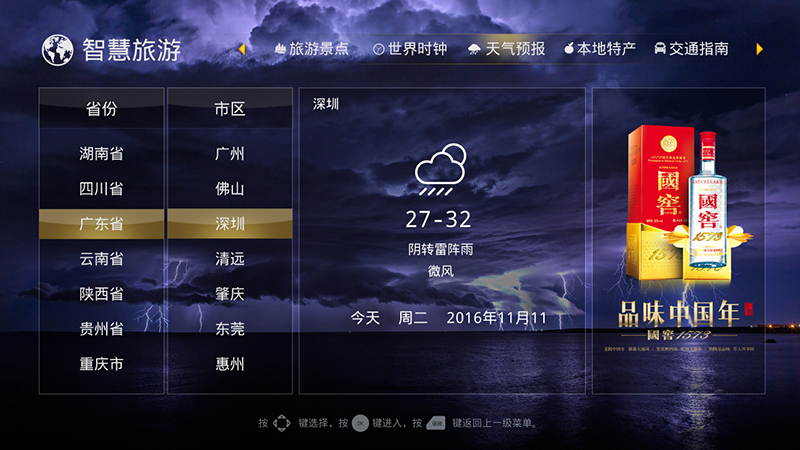This screenshot has height=450, width=800.
Task: Switch to the 旅游景点 tab
Action: [x=311, y=48]
